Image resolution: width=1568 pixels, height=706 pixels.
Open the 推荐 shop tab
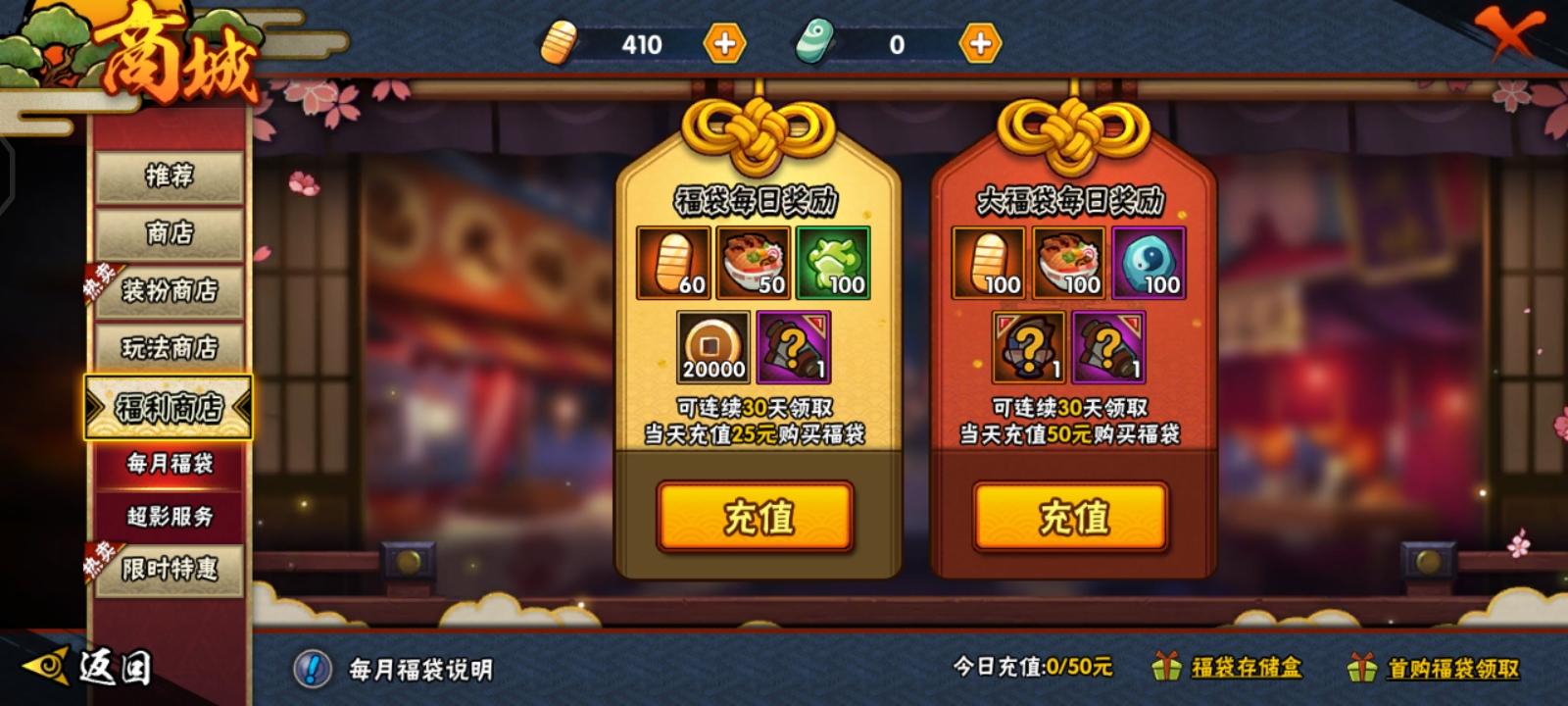170,178
